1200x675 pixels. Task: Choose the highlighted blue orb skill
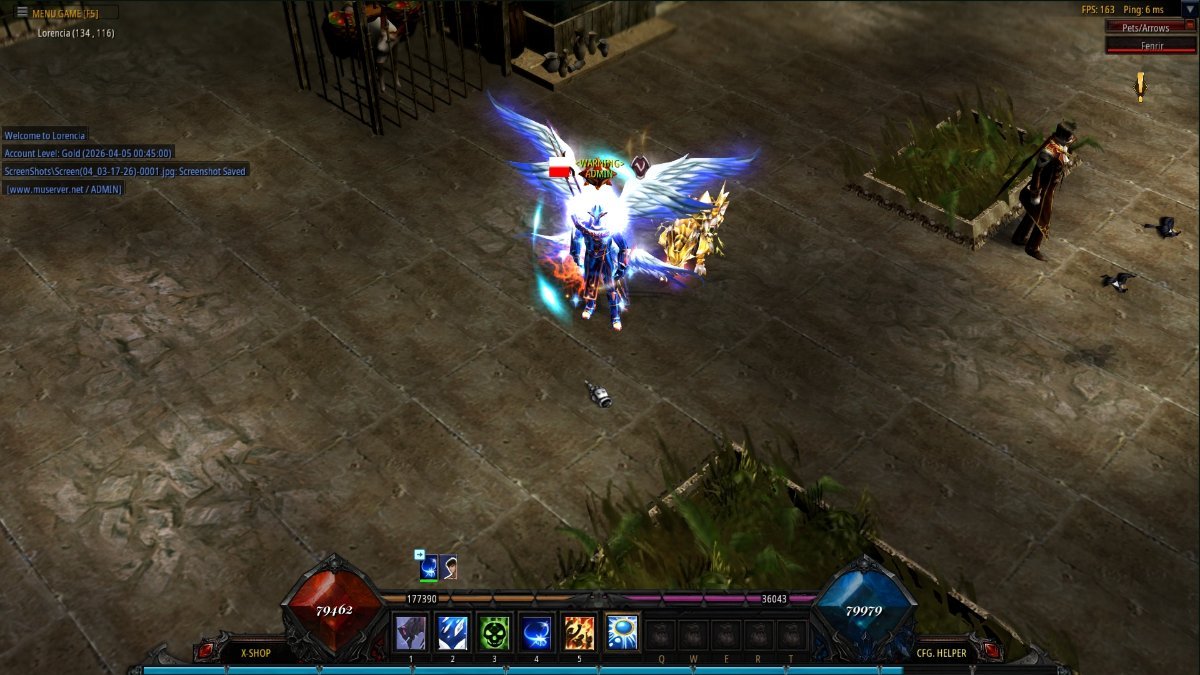[622, 633]
